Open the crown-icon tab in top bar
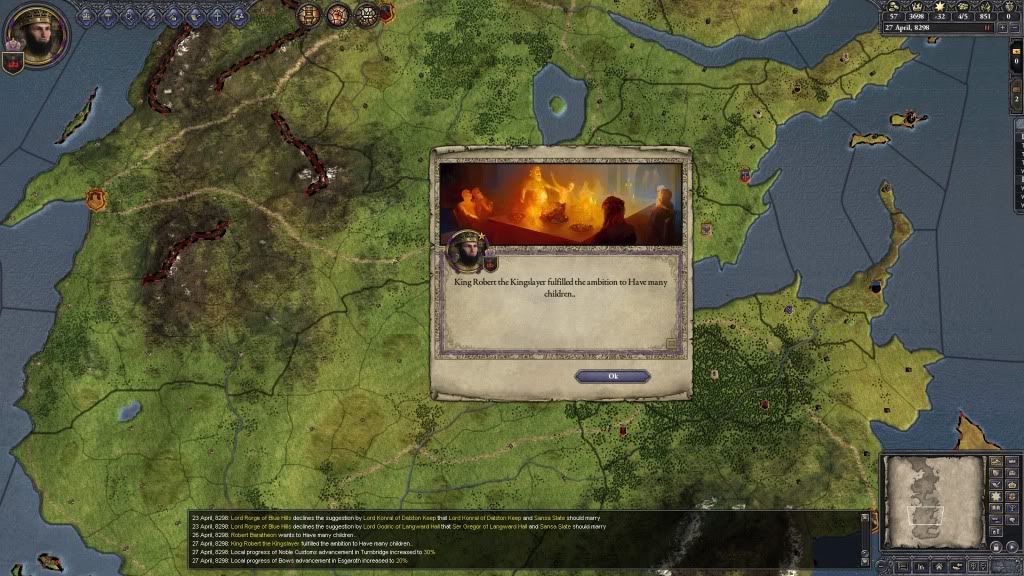The width and height of the screenshot is (1024, 576). [86, 16]
